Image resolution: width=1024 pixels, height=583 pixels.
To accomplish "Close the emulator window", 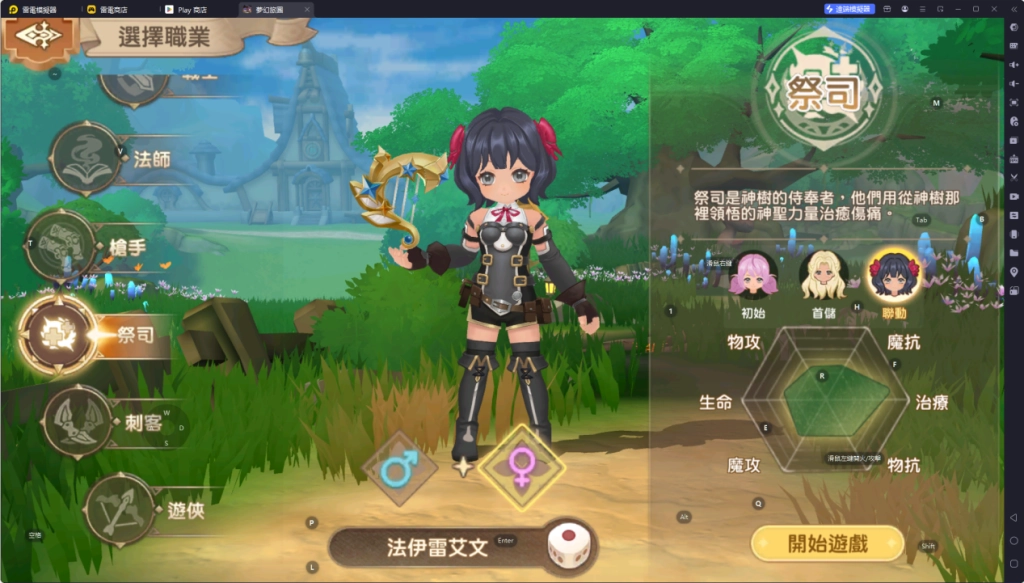I will [993, 9].
